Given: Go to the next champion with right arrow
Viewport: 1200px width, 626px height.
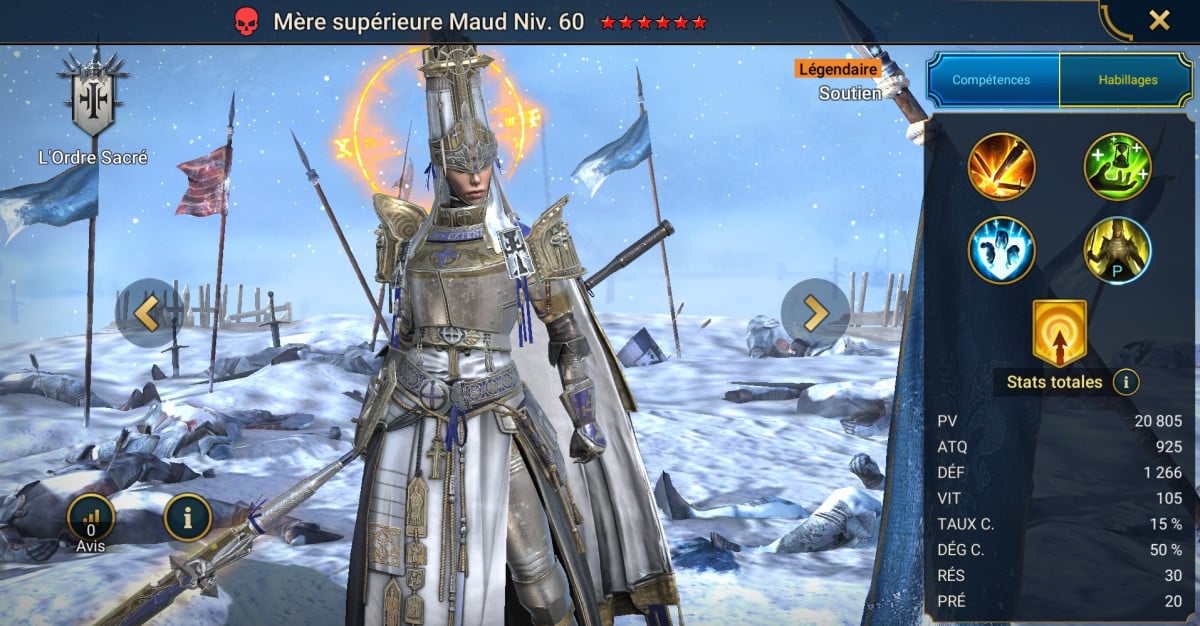Looking at the screenshot, I should pos(815,313).
